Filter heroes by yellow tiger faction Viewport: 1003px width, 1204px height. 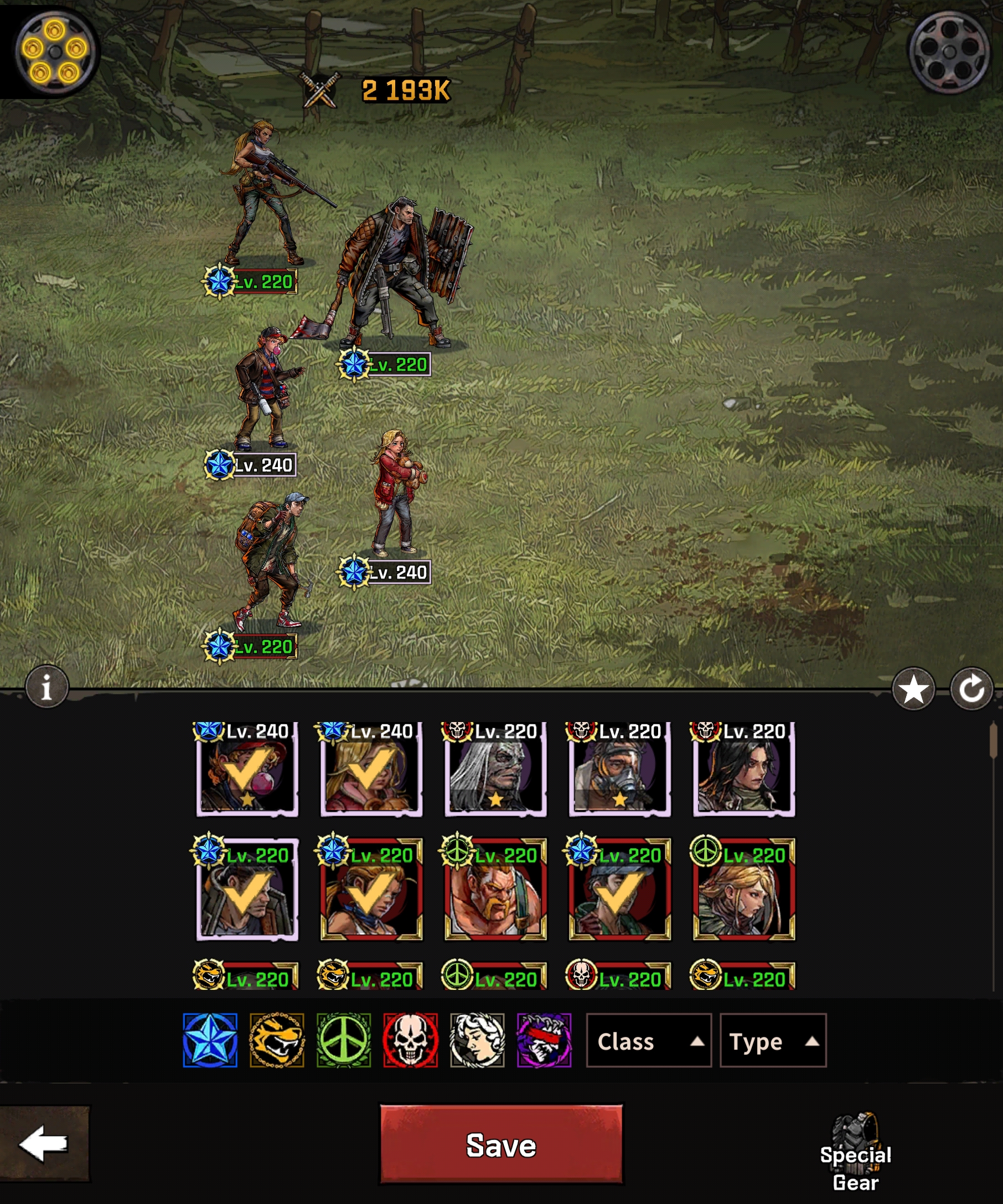(277, 1041)
